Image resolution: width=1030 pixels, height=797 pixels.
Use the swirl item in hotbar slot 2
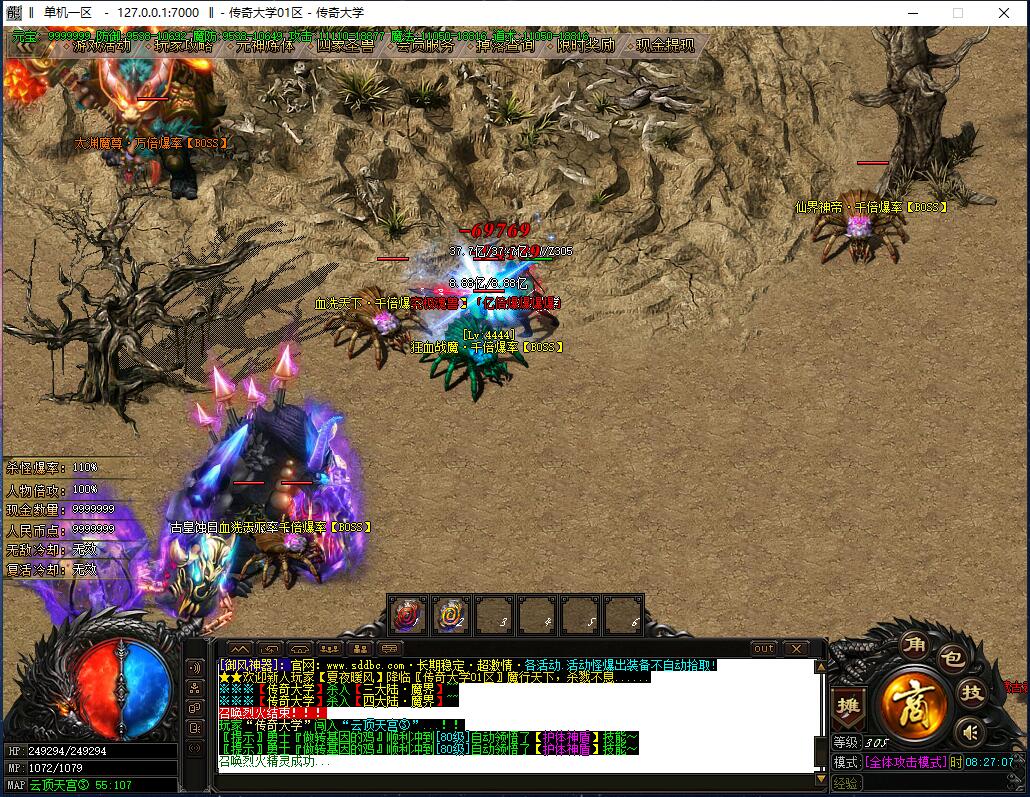tap(451, 615)
